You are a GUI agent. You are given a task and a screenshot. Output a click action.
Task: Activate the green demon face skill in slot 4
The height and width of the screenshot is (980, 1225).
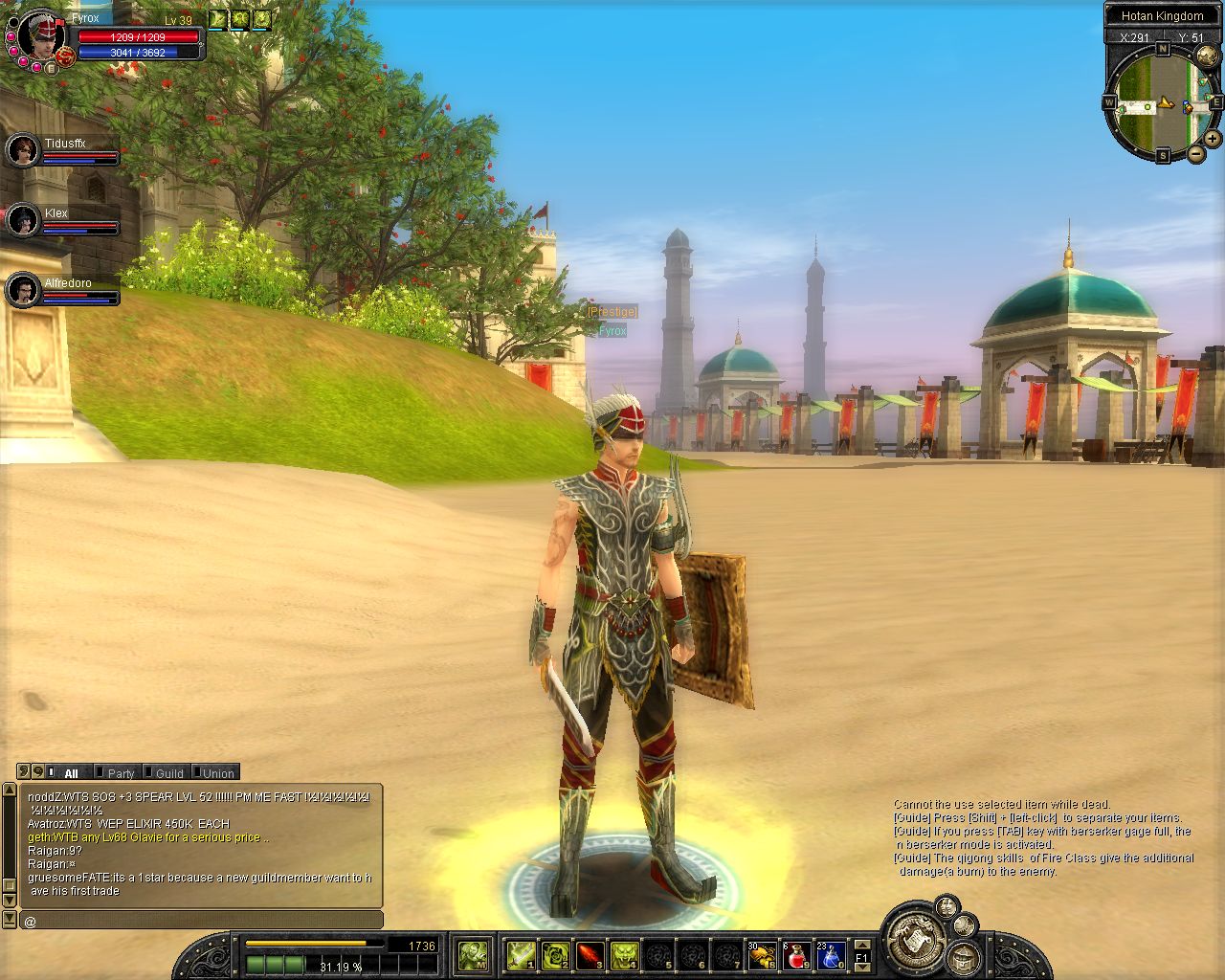[x=624, y=954]
